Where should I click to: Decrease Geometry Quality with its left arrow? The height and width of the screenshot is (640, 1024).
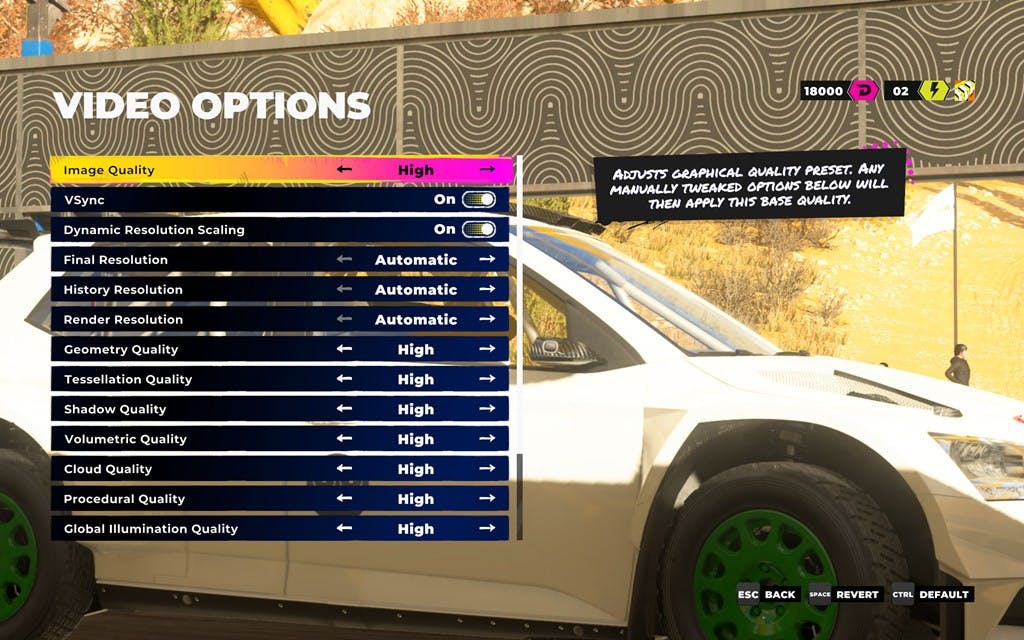pyautogui.click(x=345, y=349)
